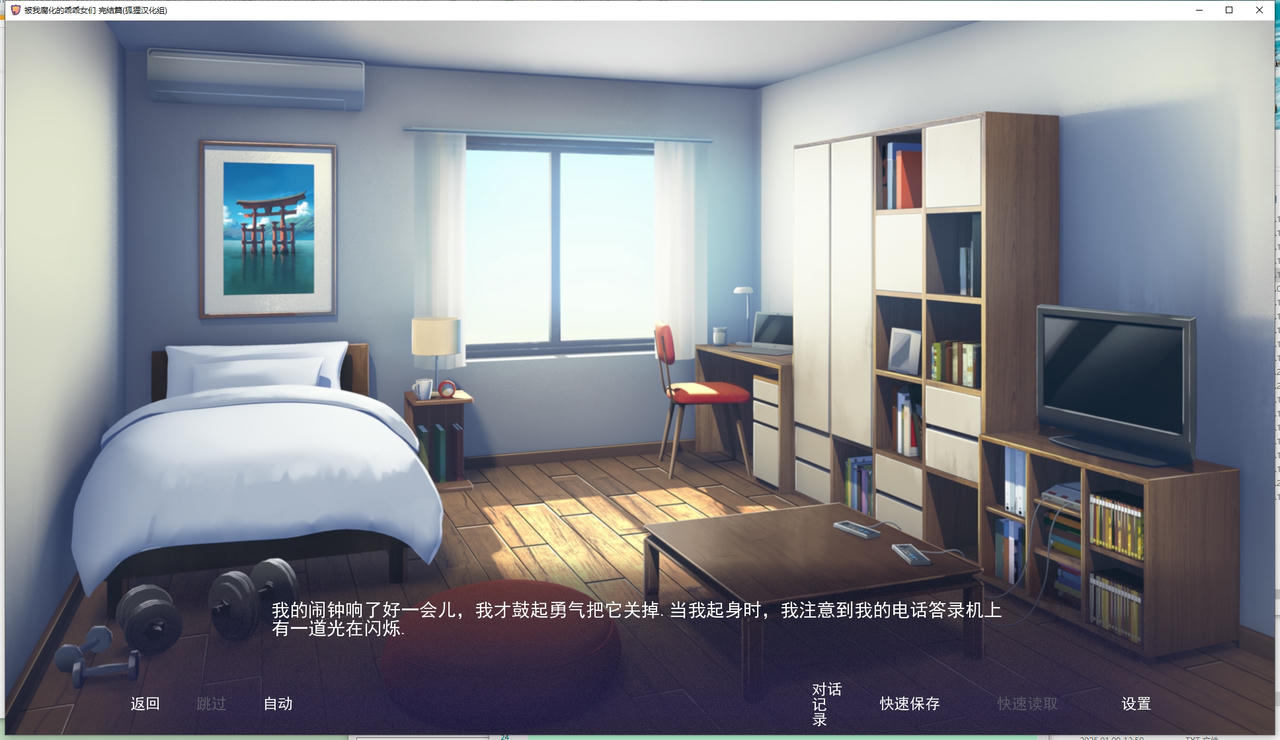Click 返回 to return to previous screen
This screenshot has width=1280, height=740.
(145, 704)
